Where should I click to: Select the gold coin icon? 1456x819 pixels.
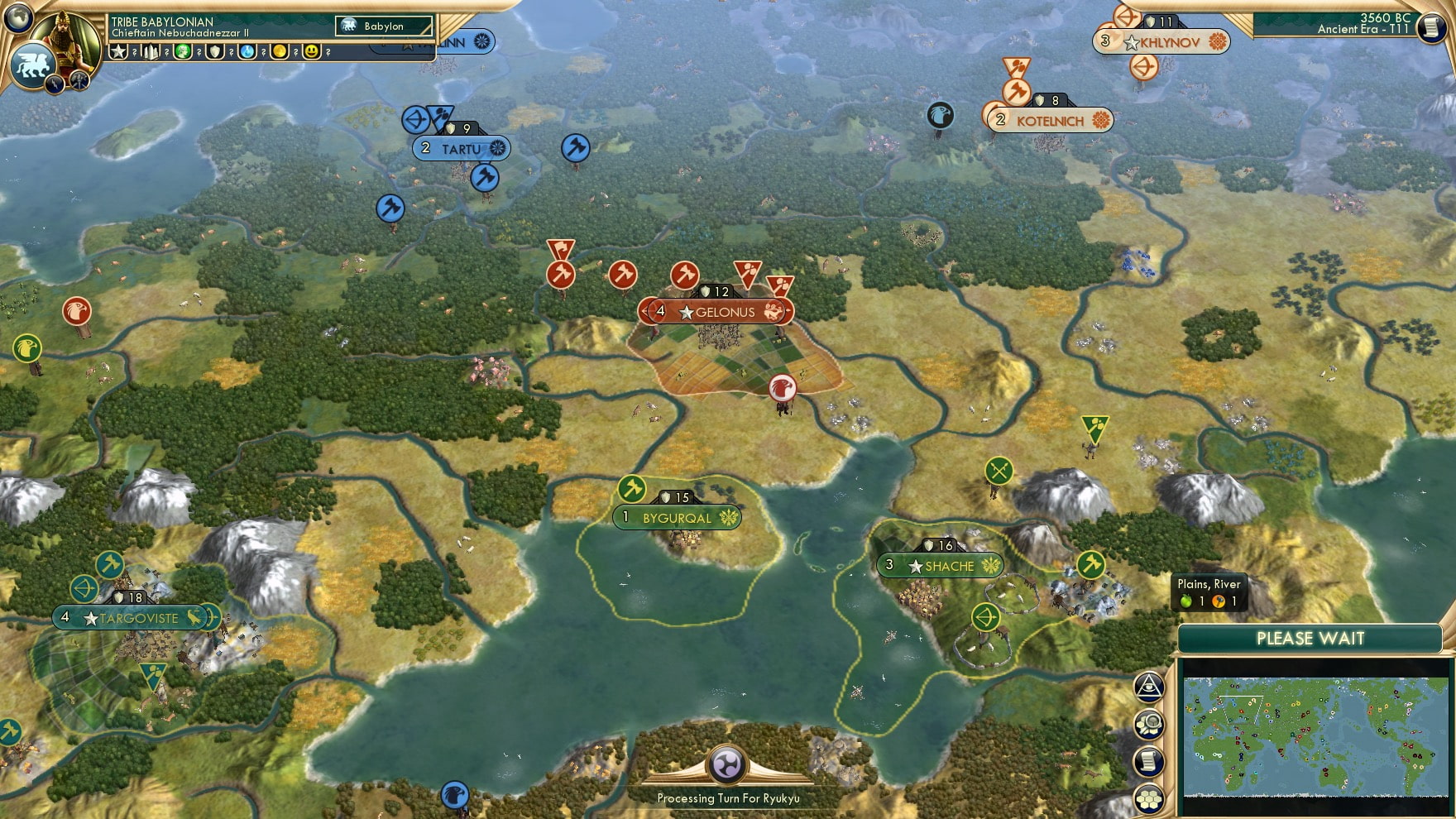click(x=280, y=51)
